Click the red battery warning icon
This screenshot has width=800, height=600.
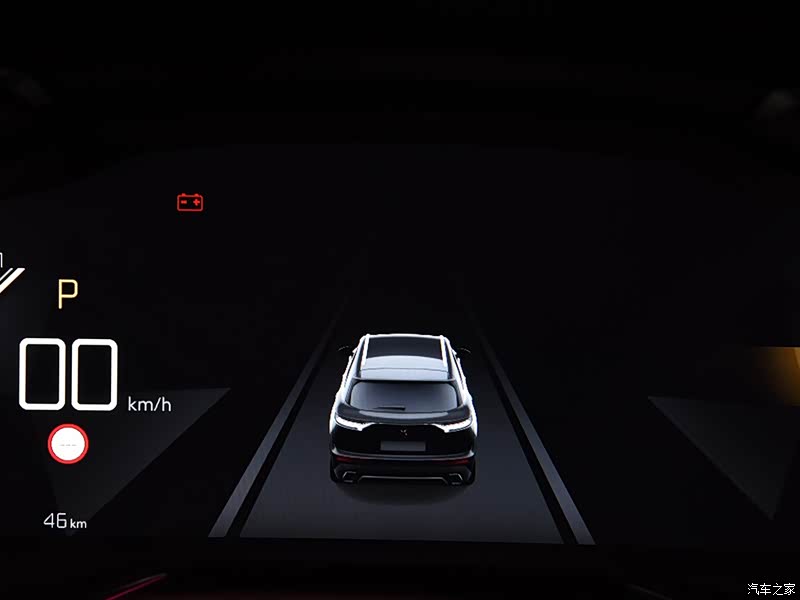190,203
